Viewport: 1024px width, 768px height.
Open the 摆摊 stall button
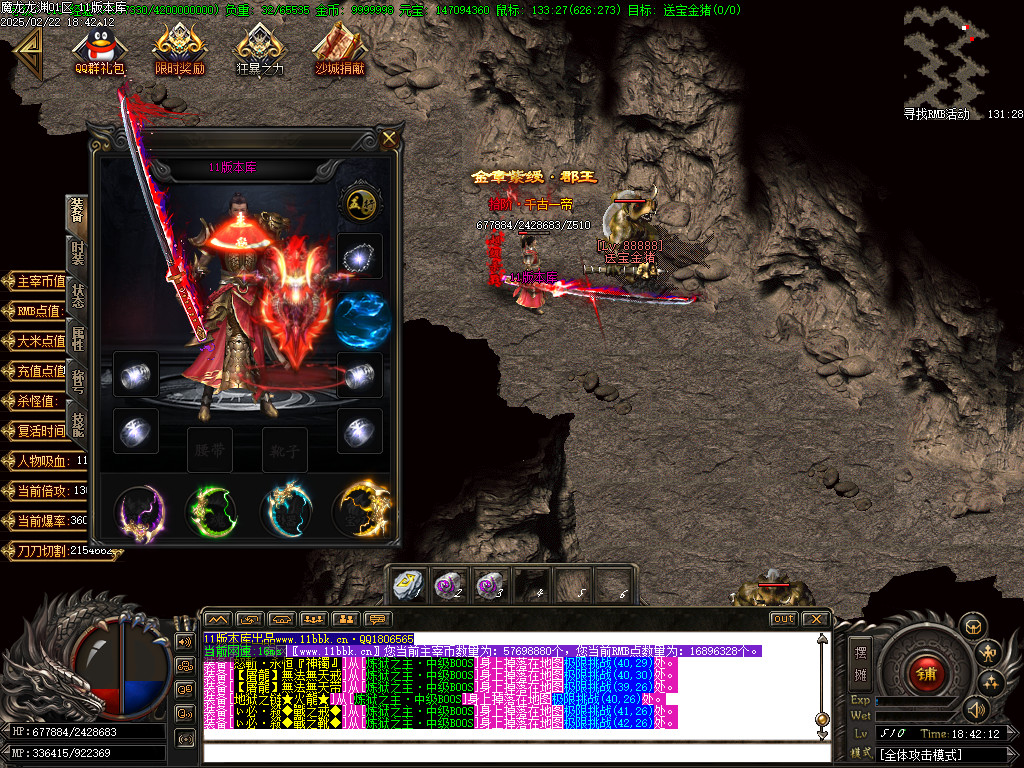click(x=860, y=662)
